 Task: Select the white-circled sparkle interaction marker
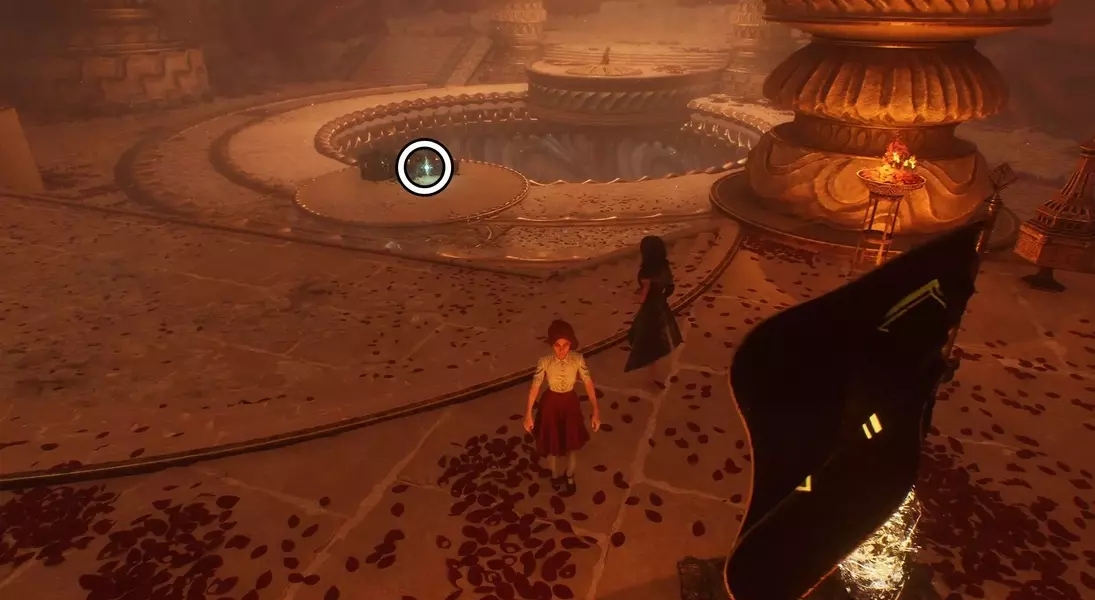click(x=425, y=167)
